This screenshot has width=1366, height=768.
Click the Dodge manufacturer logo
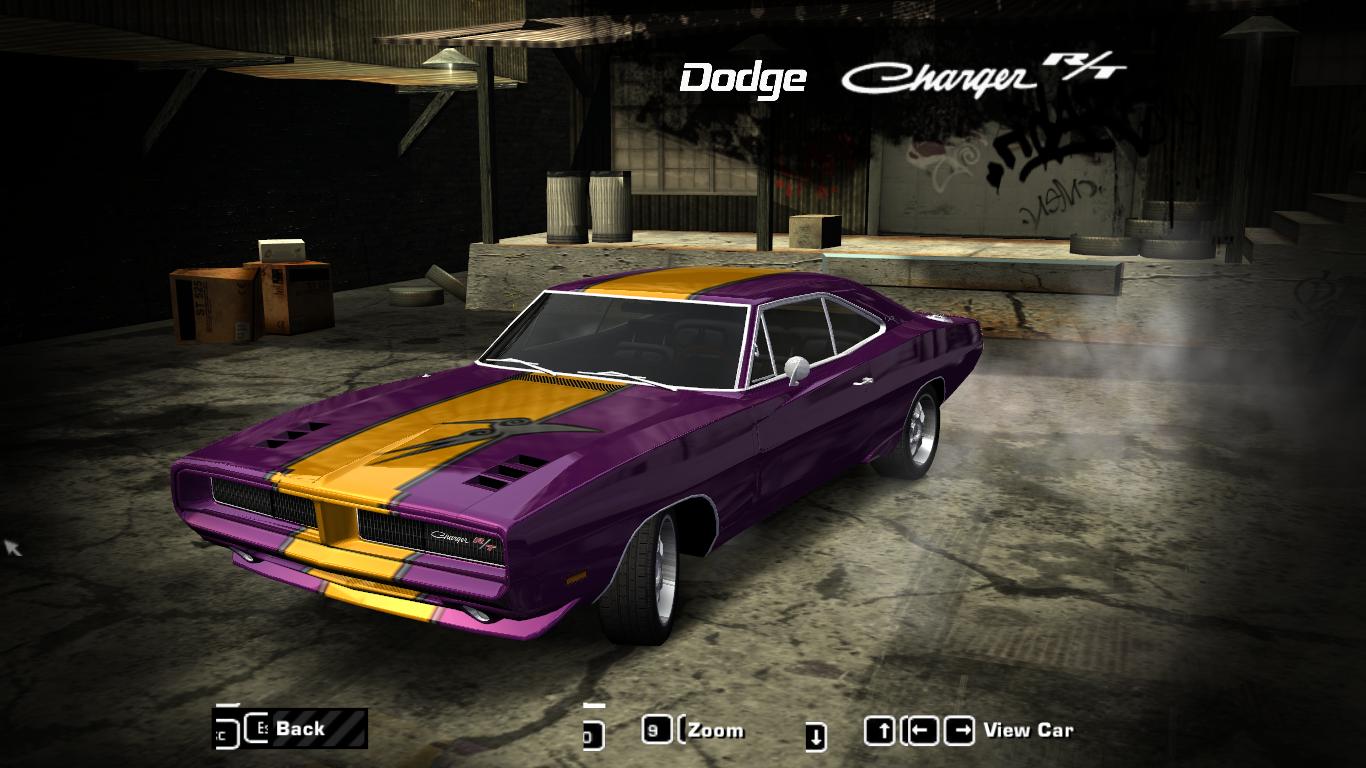click(744, 75)
